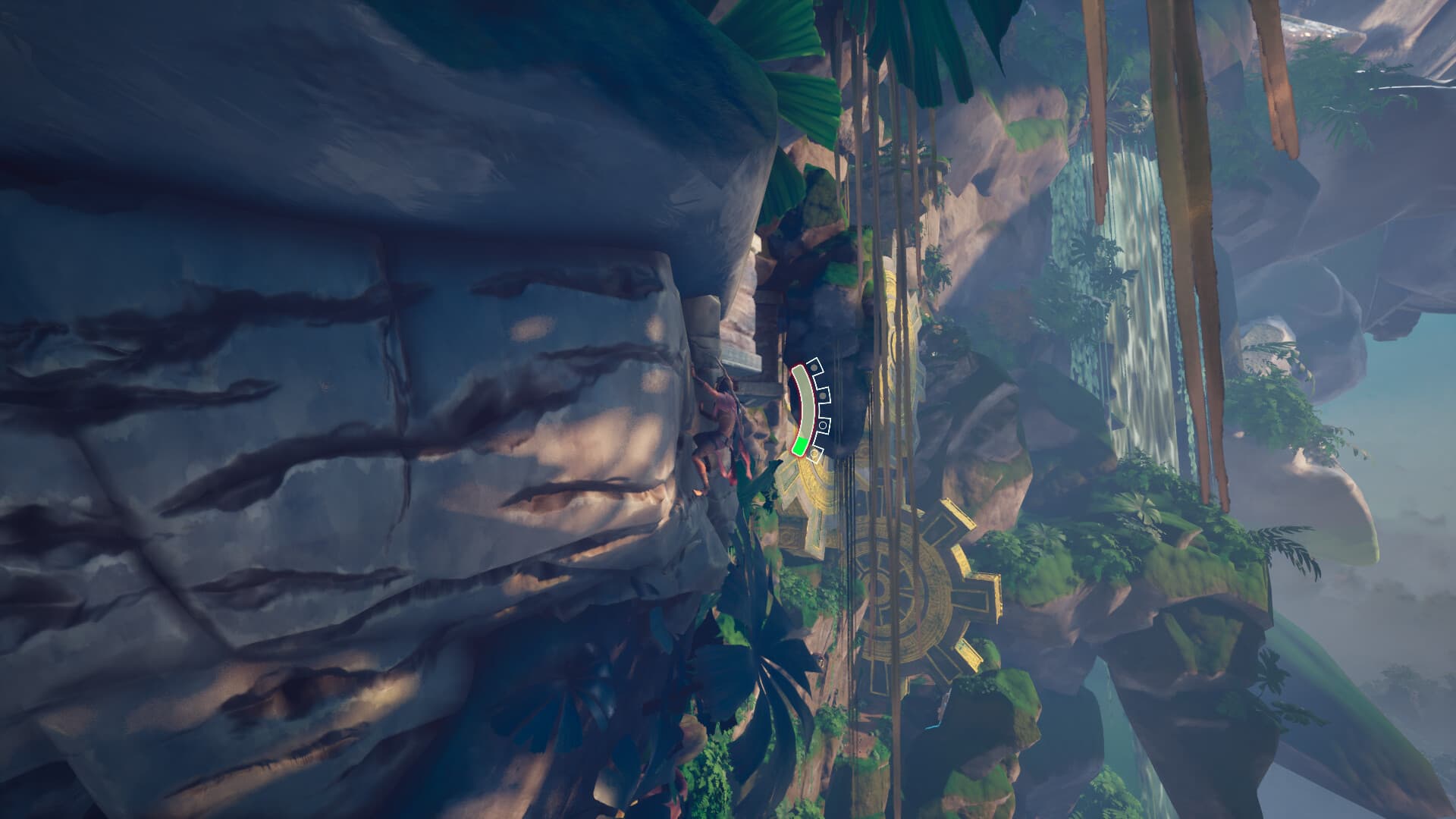Toggle the filled piton circle marker
Image resolution: width=1456 pixels, height=819 pixels.
click(814, 367)
